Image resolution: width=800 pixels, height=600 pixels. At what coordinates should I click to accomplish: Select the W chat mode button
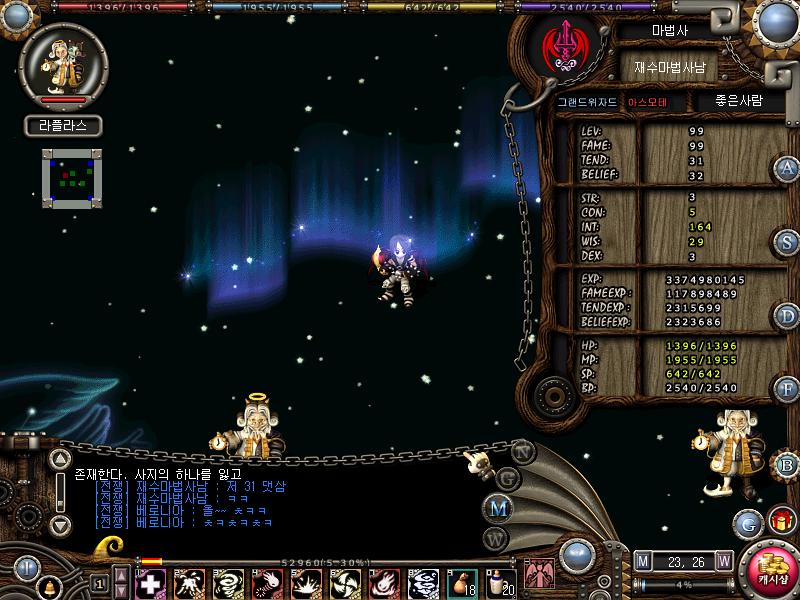(495, 537)
